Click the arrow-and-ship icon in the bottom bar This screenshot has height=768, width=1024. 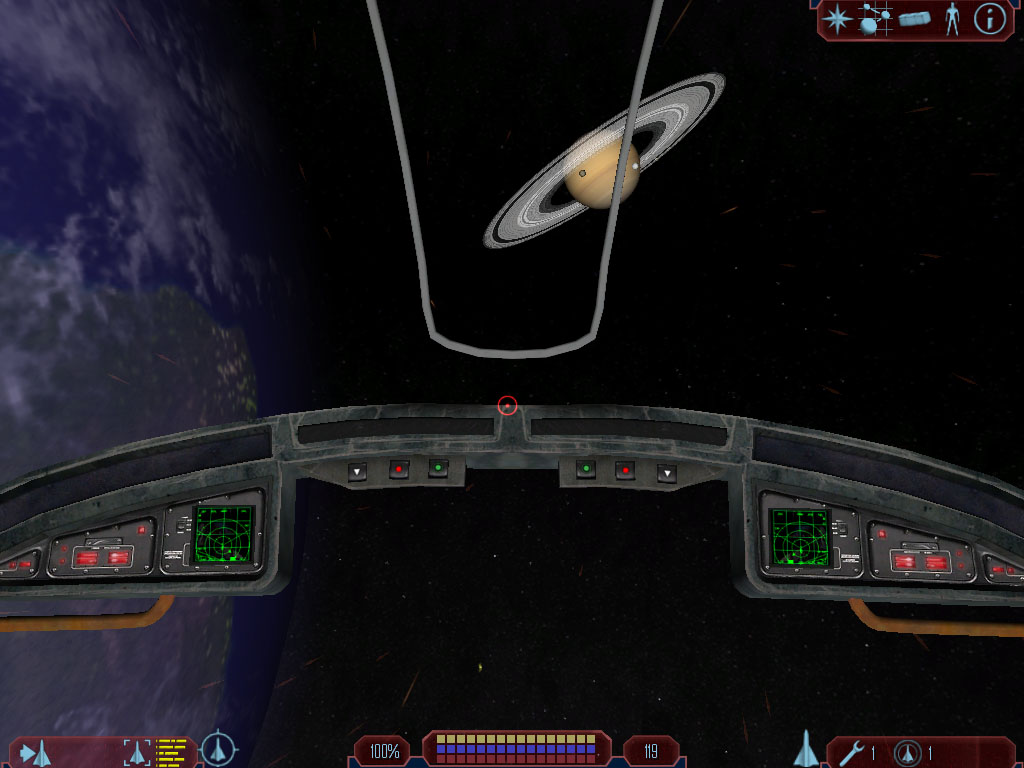pyautogui.click(x=35, y=751)
